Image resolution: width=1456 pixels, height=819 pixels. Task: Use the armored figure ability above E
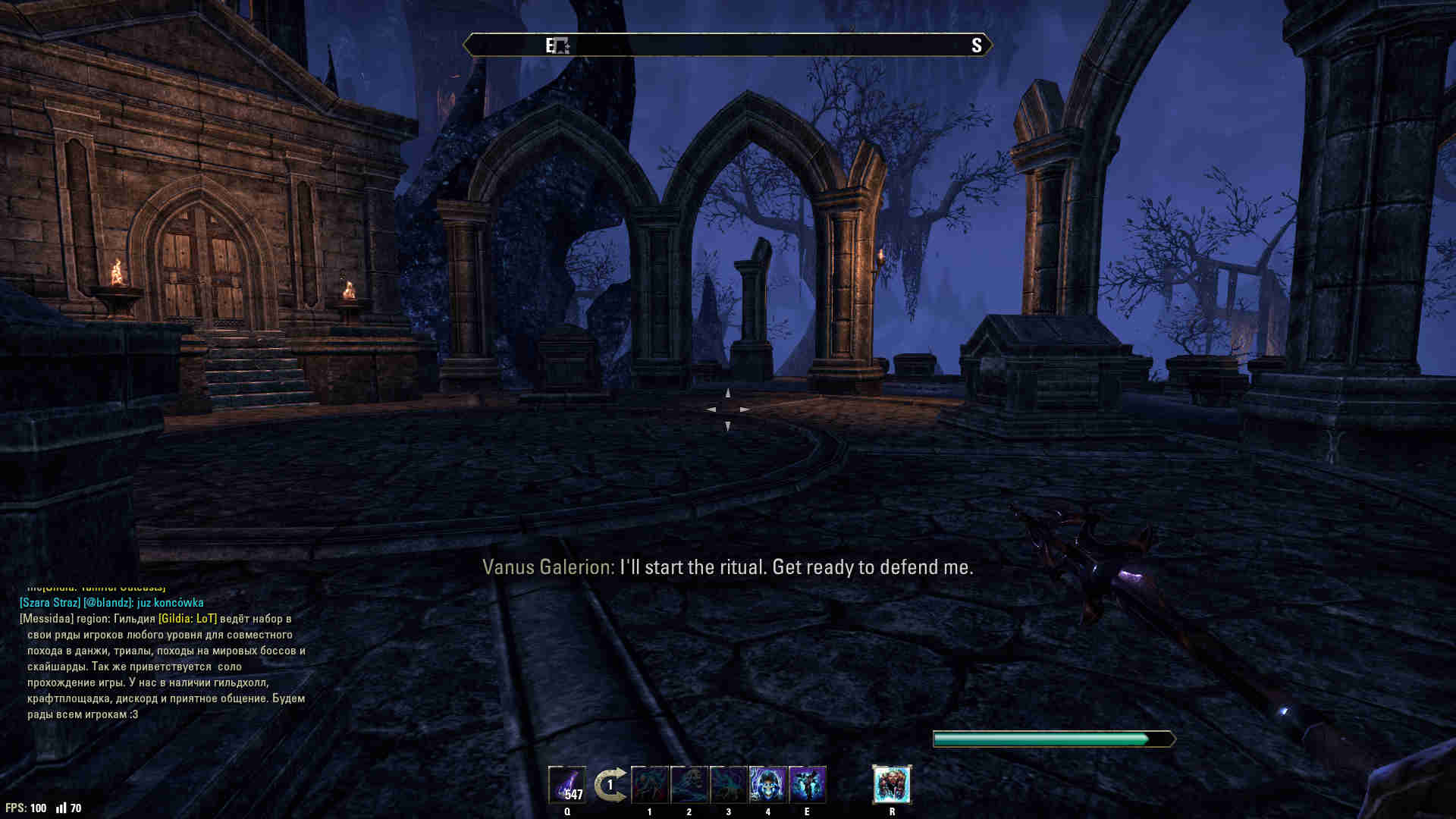[x=808, y=784]
